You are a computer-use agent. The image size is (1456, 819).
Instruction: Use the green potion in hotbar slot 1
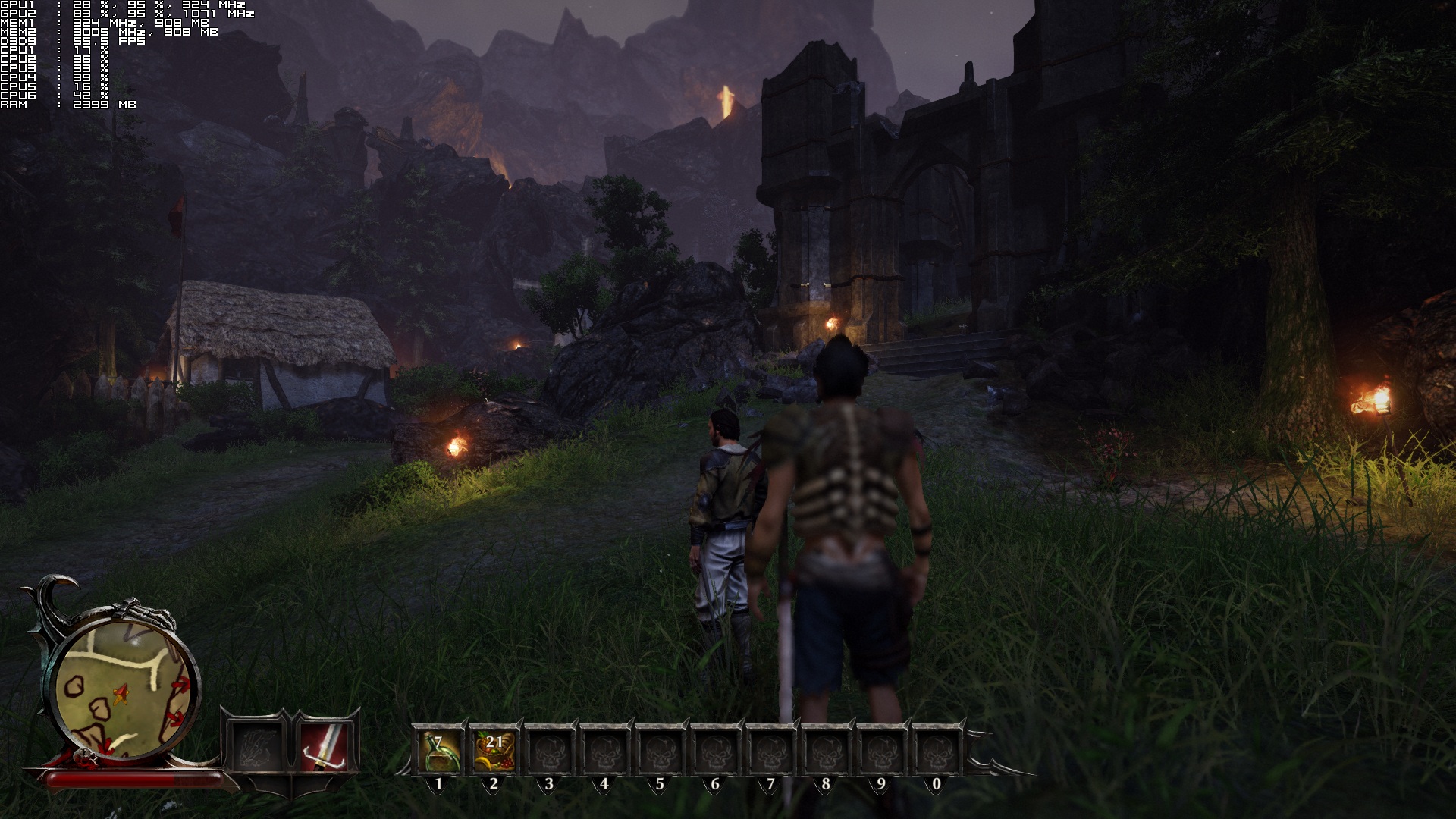(438, 751)
